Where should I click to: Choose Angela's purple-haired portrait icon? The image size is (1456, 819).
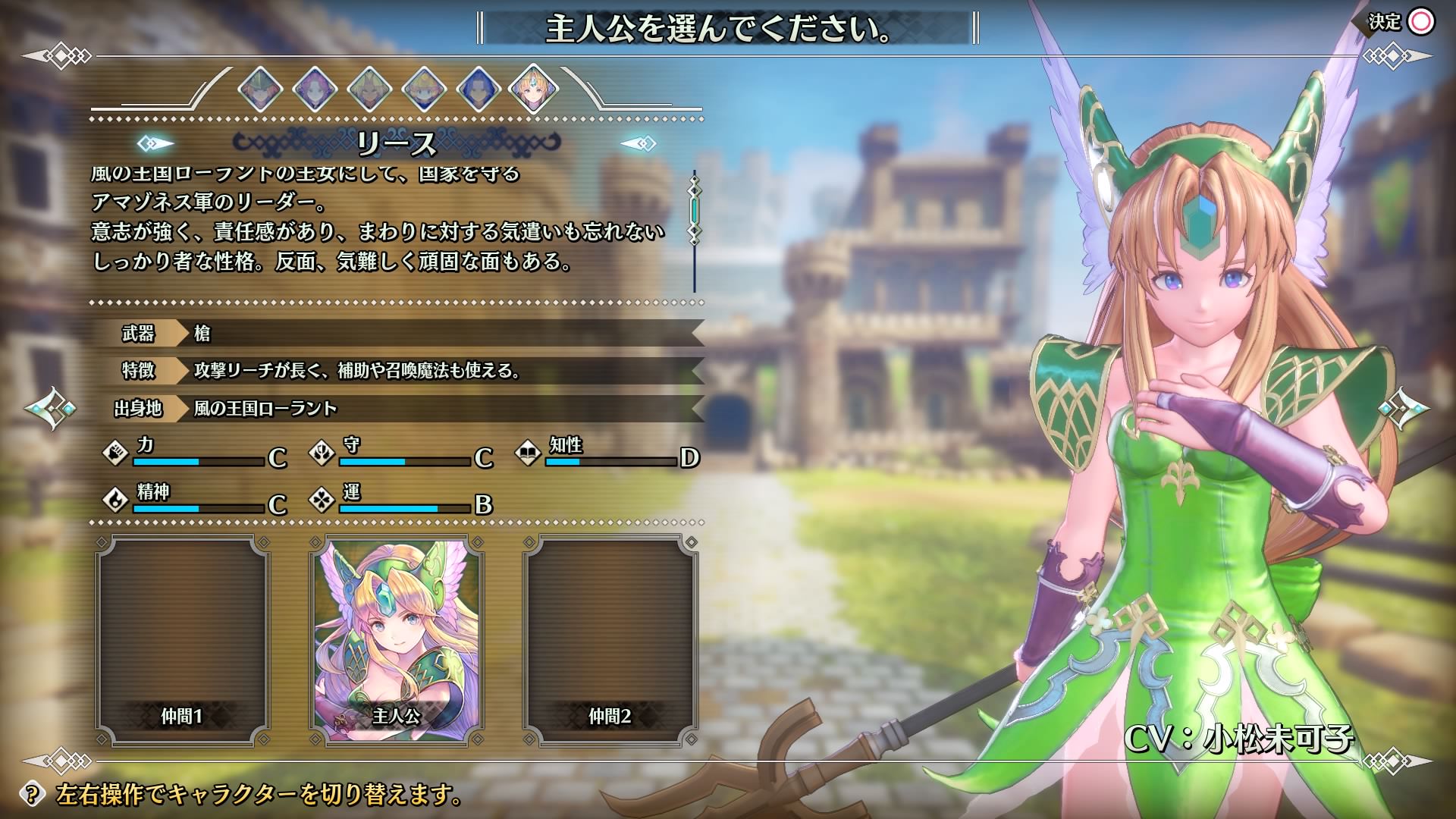coord(315,90)
